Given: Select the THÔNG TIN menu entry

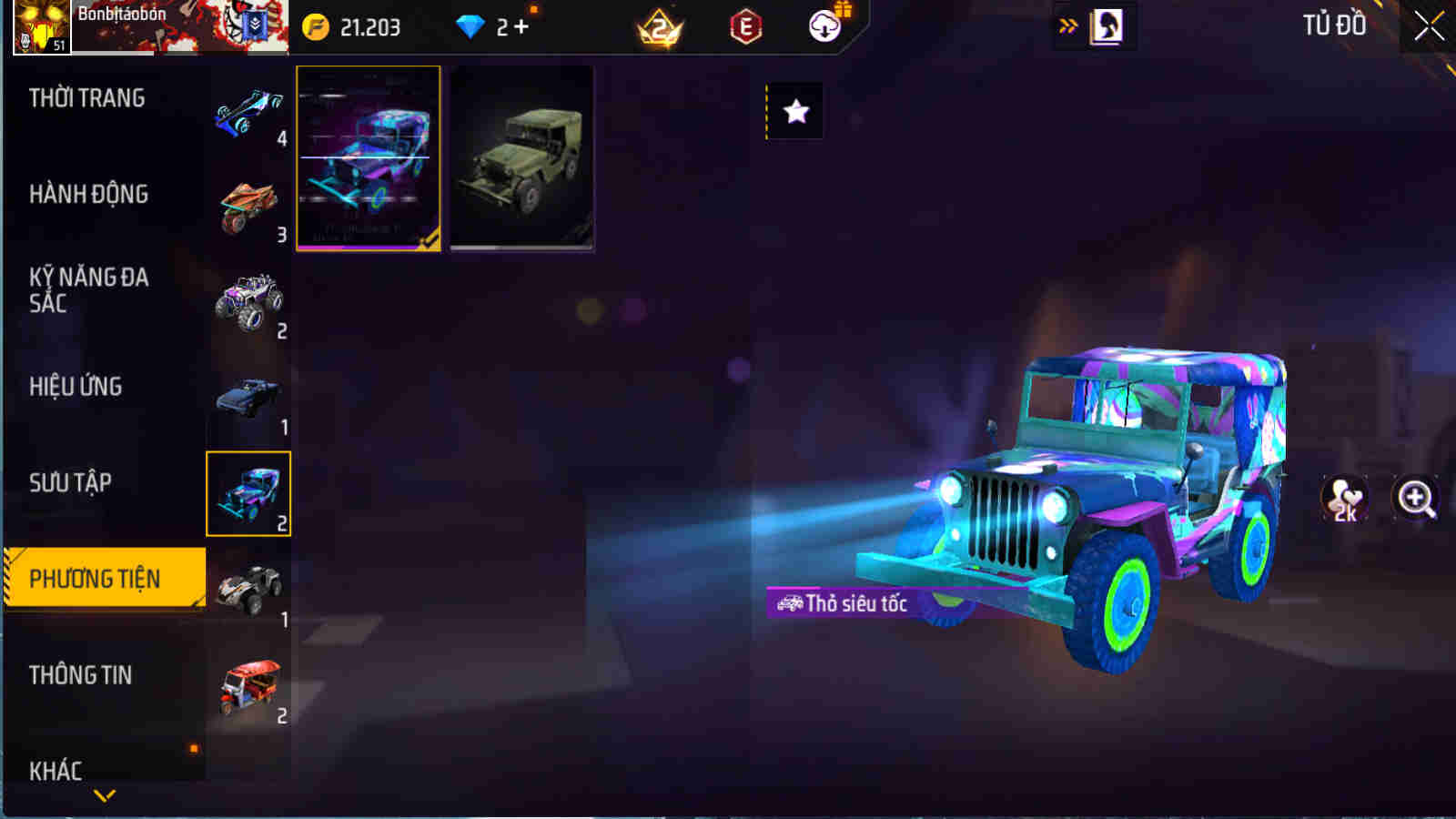Looking at the screenshot, I should [80, 676].
